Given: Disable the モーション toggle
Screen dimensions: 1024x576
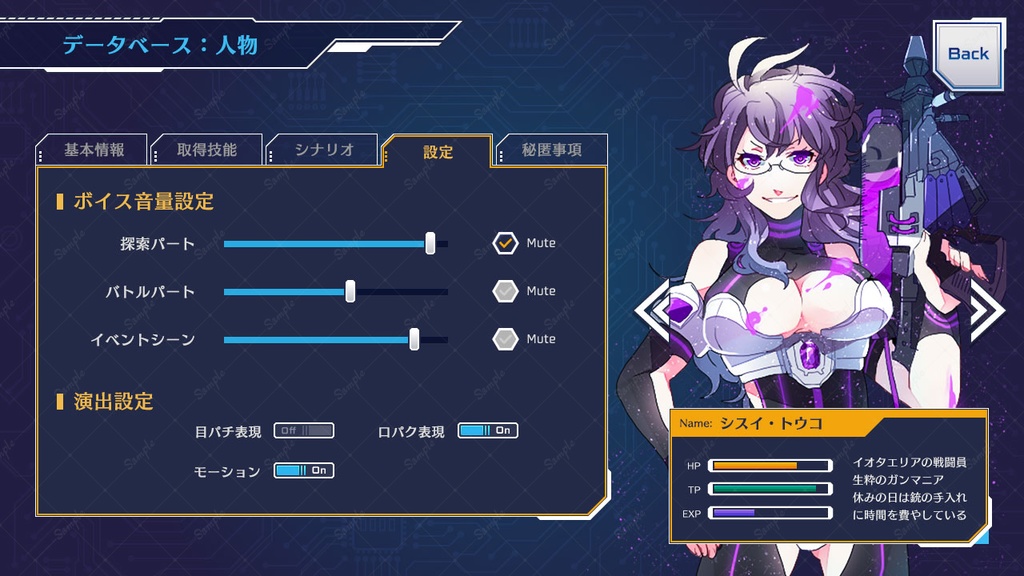Looking at the screenshot, I should click(304, 470).
